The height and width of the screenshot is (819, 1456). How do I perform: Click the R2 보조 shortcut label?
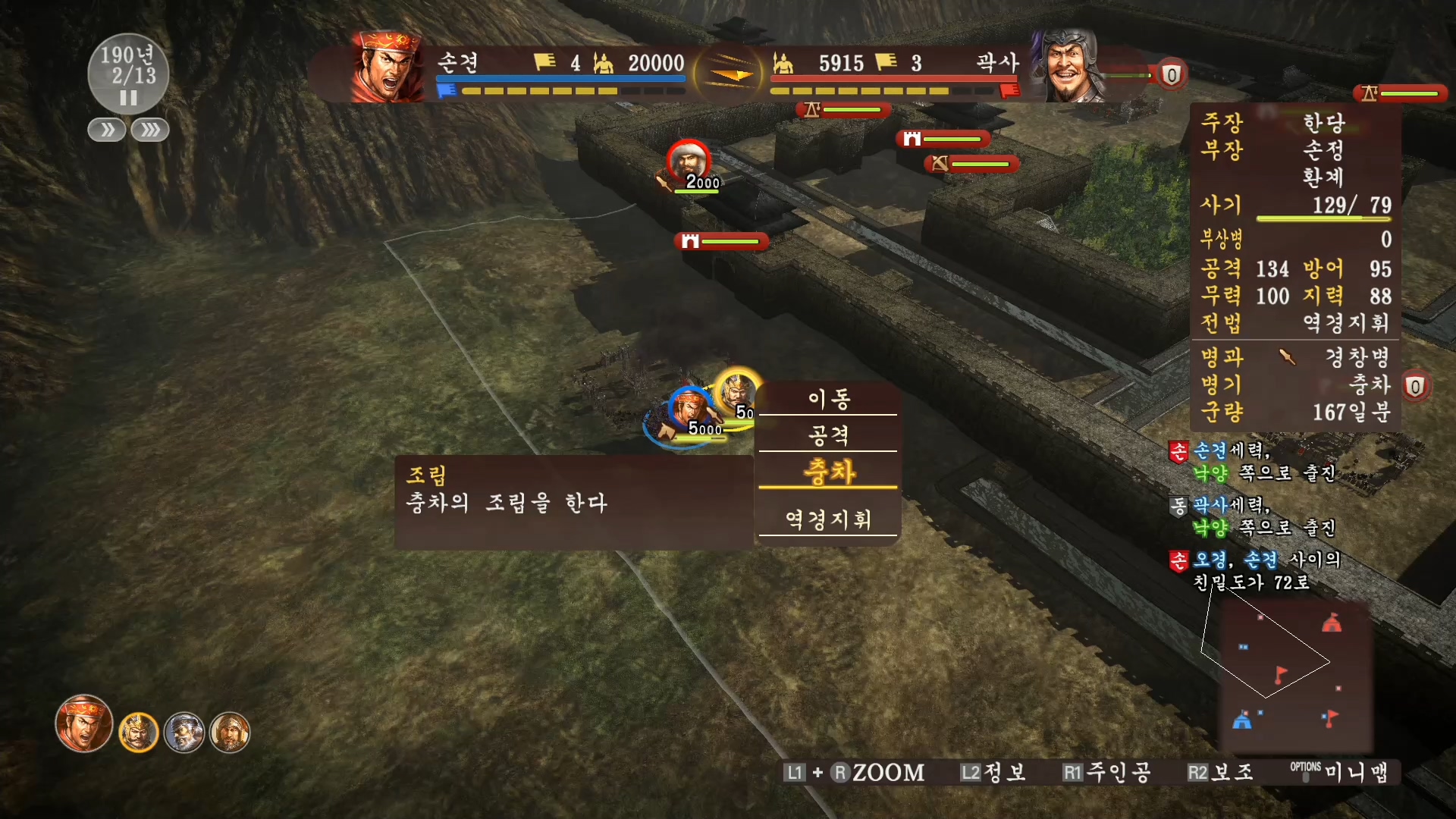[1221, 772]
